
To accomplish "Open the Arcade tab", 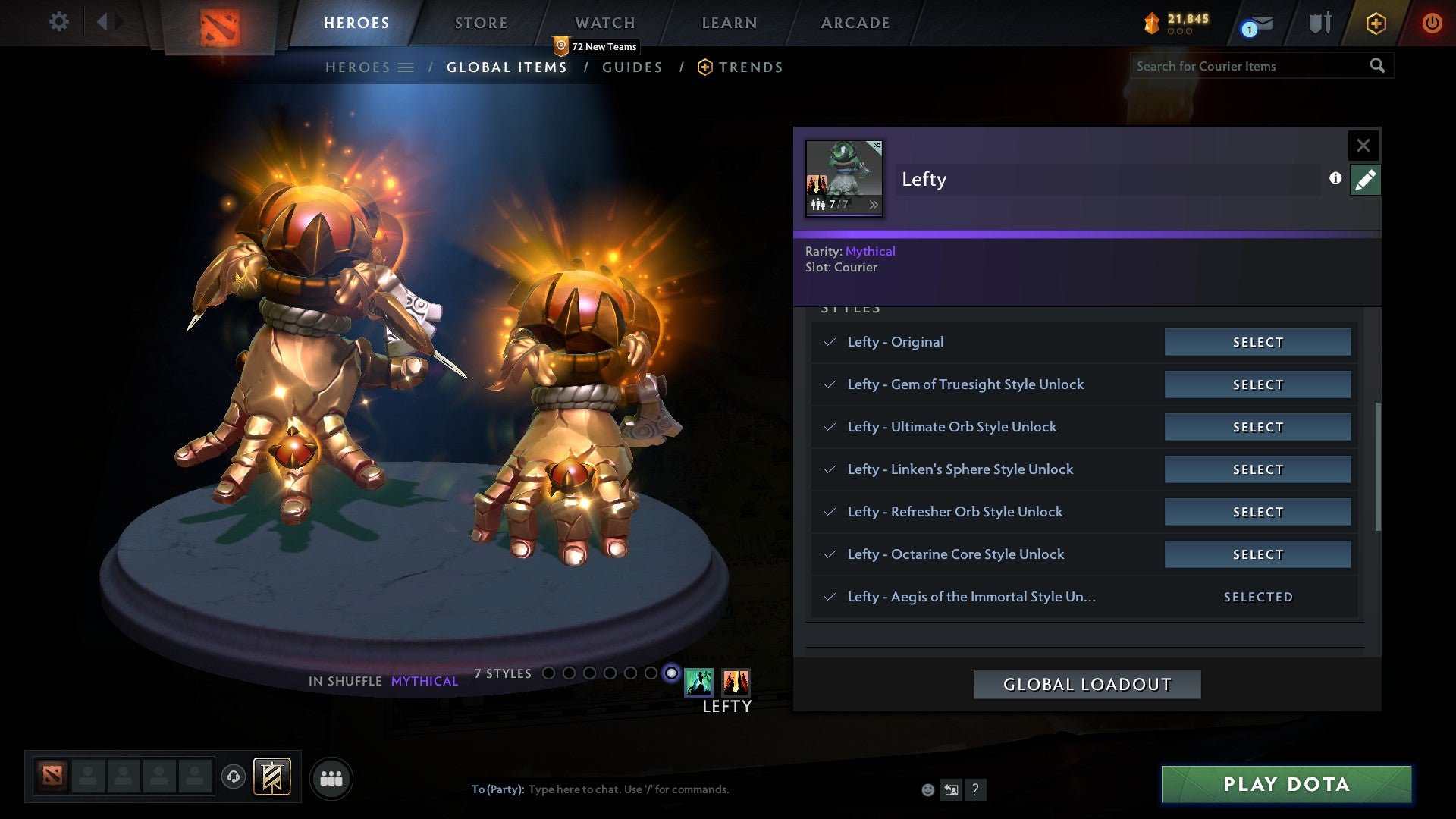I will click(855, 23).
